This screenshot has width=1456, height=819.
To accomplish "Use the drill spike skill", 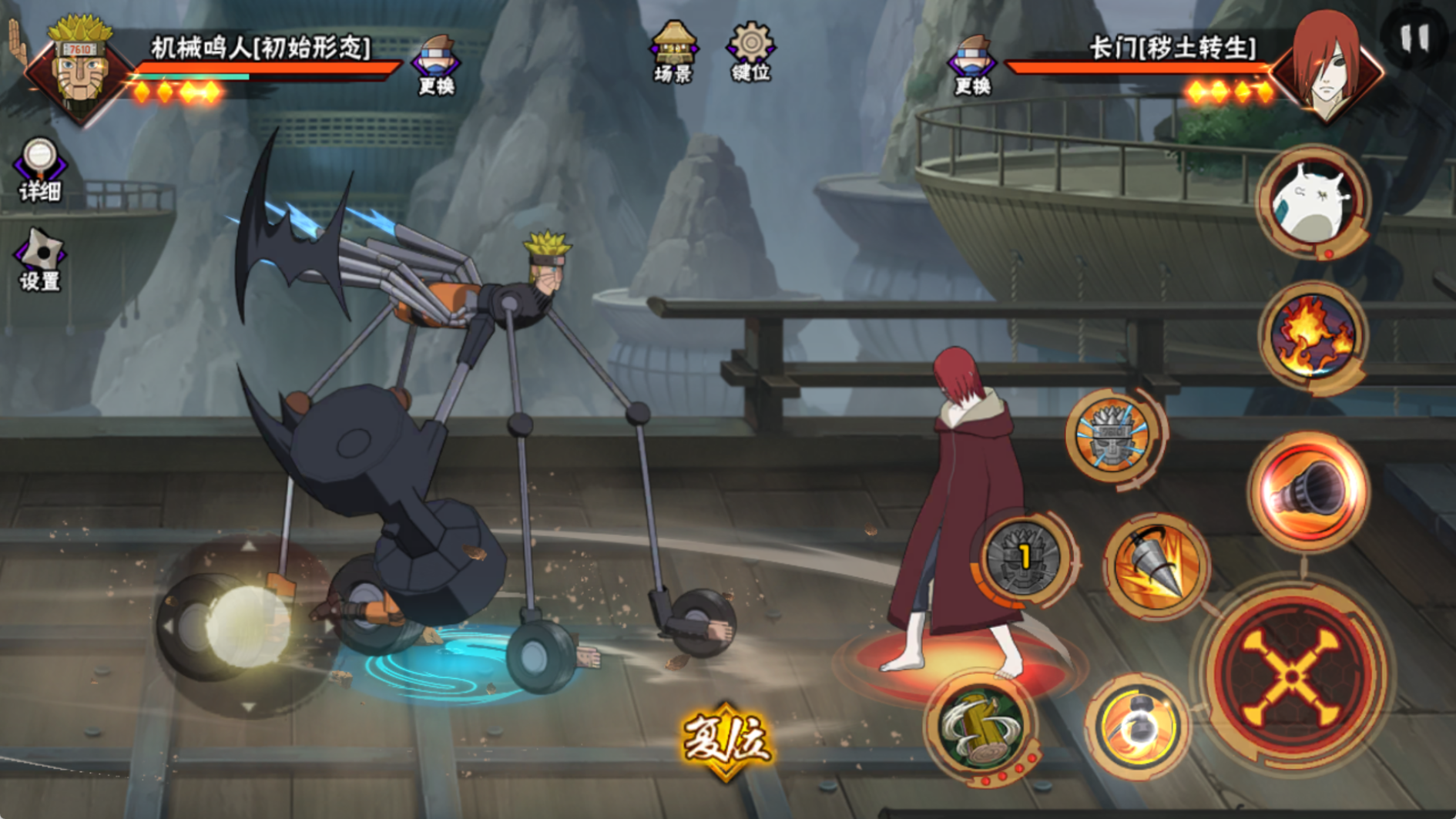I will tap(1156, 566).
